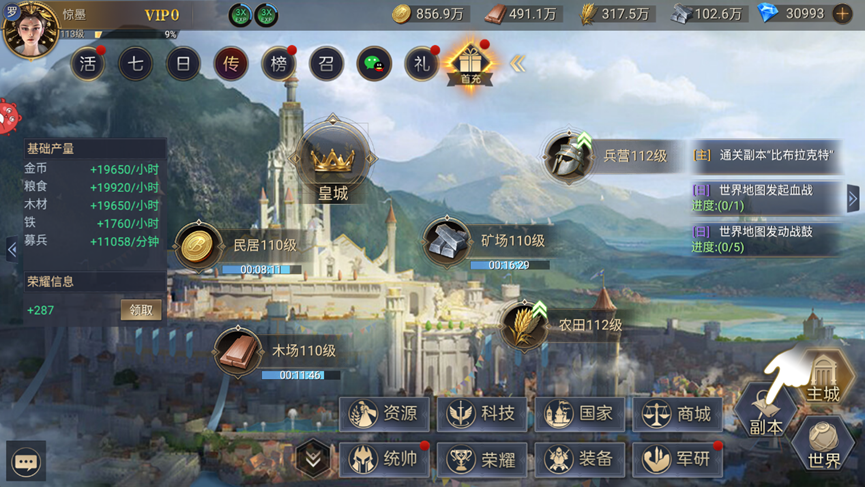The image size is (865, 487).
Task: Select the main quest 通关副本 entry
Action: 768,156
